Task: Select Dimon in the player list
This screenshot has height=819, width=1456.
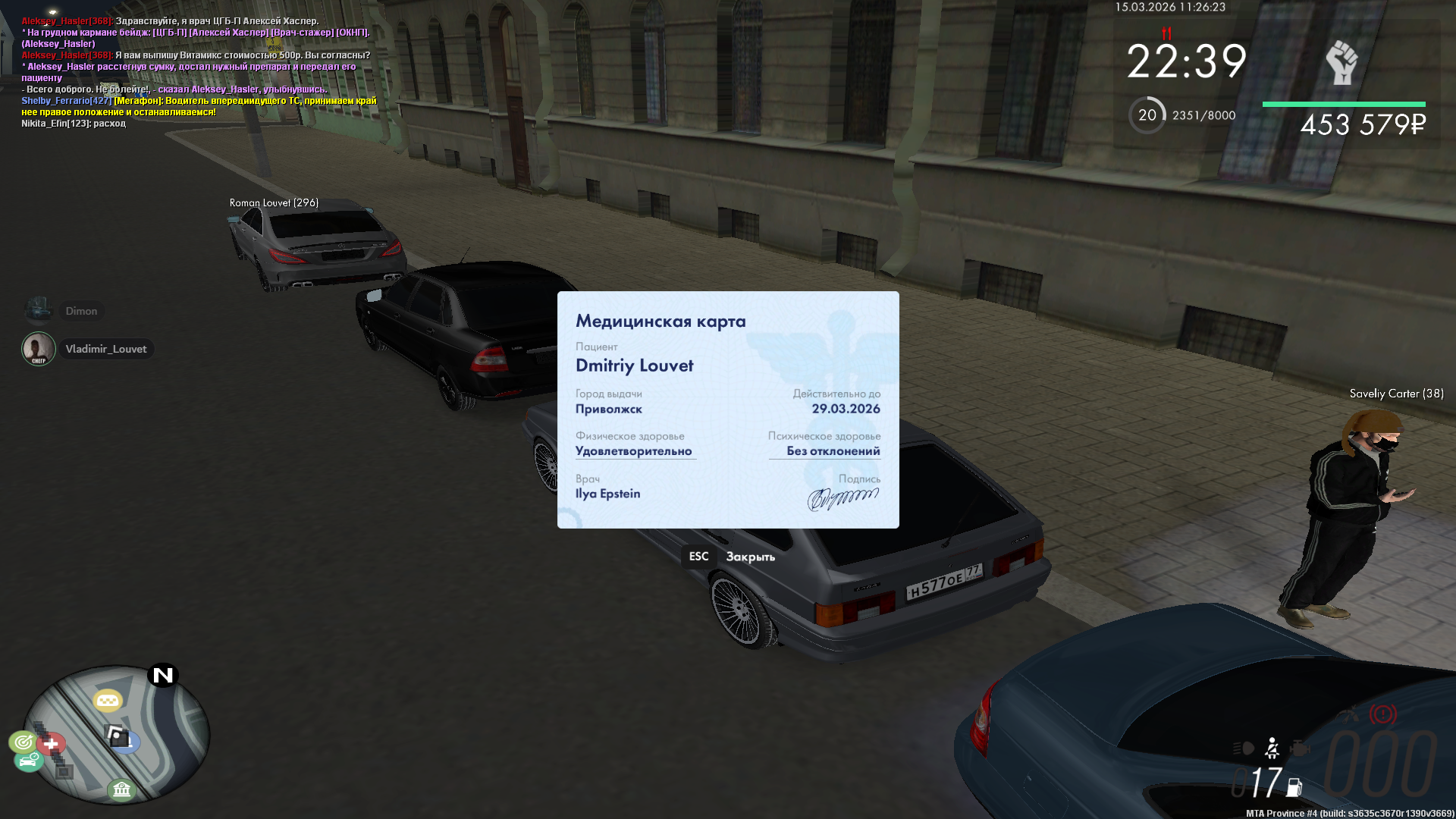Action: point(81,311)
